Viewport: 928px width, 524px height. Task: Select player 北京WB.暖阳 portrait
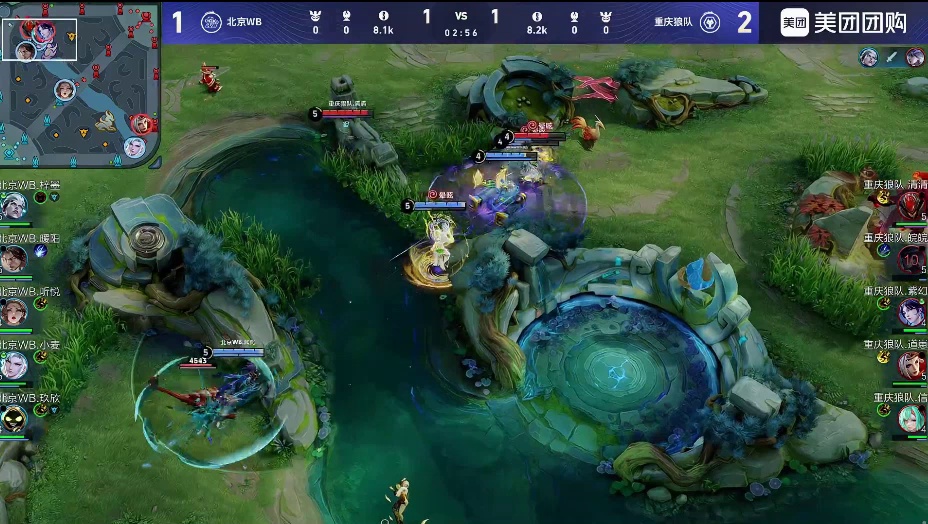[x=13, y=259]
